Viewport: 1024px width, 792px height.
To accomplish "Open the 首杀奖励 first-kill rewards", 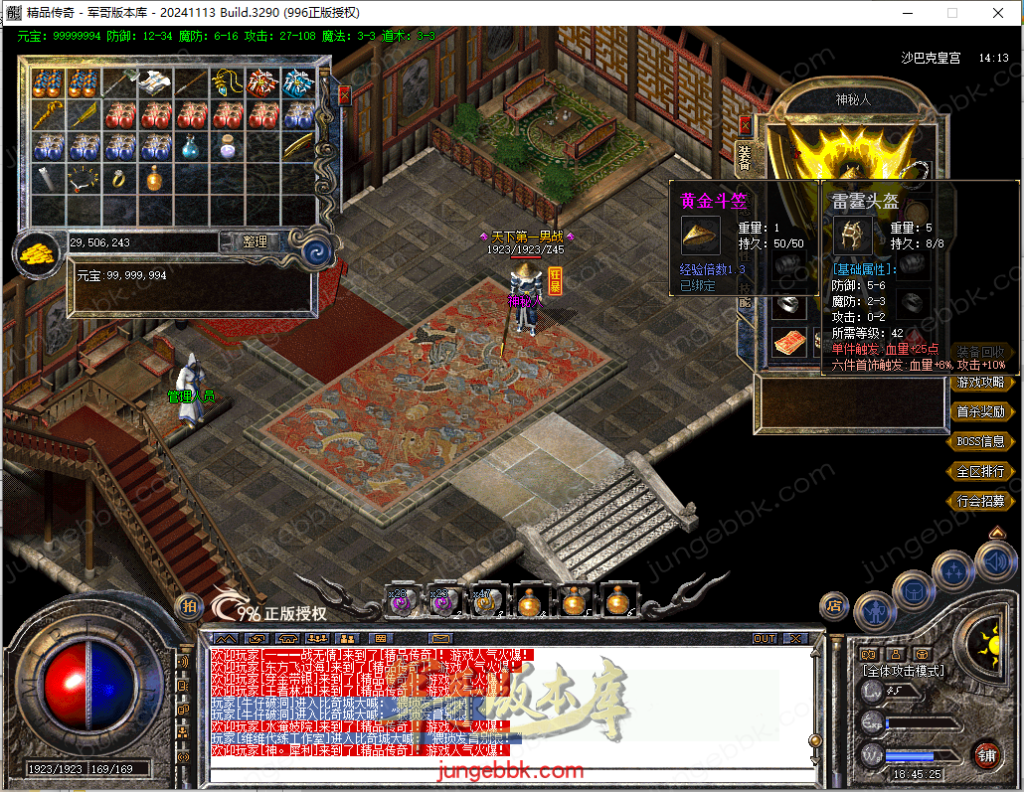I will click(x=980, y=412).
